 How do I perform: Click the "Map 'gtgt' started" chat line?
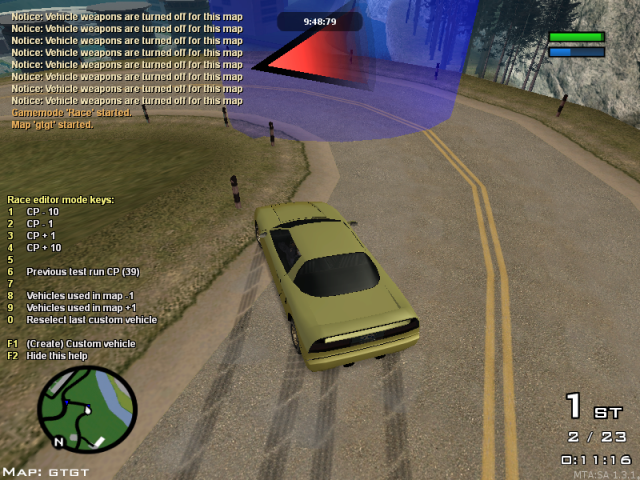(52, 125)
